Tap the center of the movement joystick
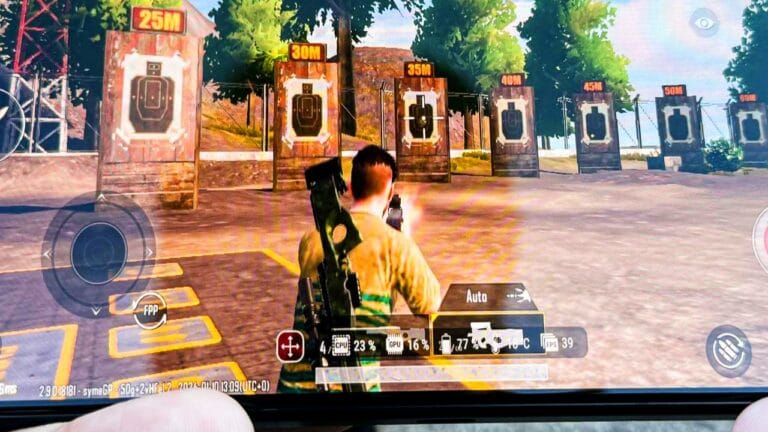This screenshot has height=432, width=768. coord(97,249)
